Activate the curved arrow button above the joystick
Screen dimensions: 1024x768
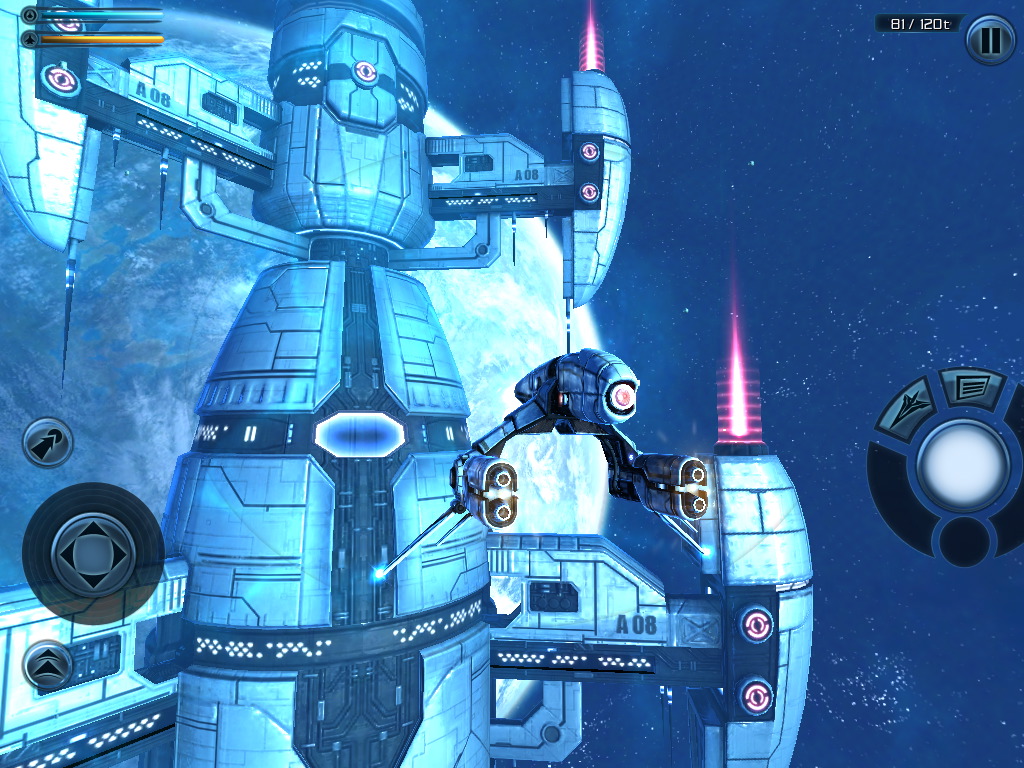coord(48,443)
